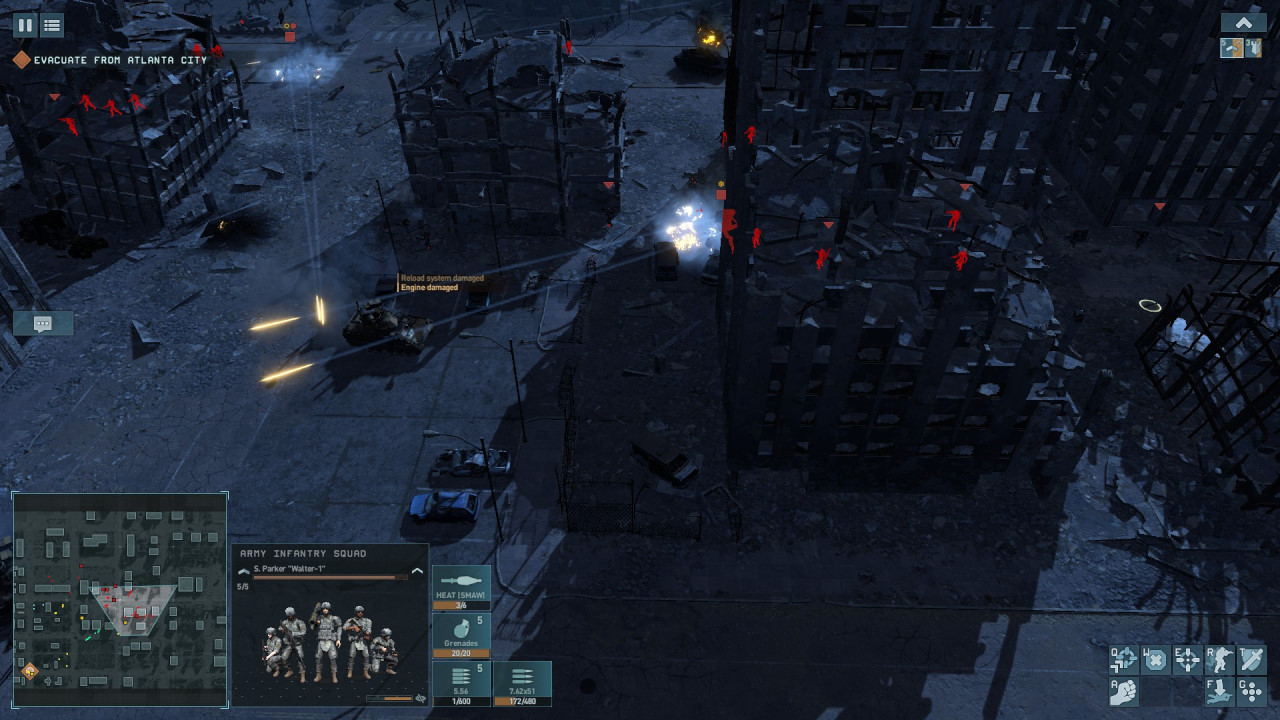Activate the Q move-and-target command
Viewport: 1280px width, 720px height.
[x=1124, y=660]
